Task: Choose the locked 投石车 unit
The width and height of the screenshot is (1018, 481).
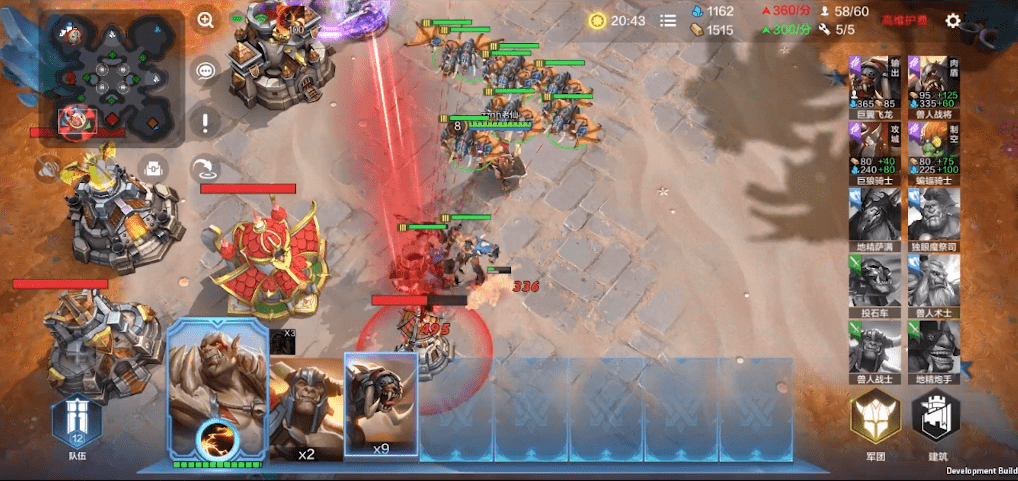Action: pyautogui.click(x=874, y=284)
